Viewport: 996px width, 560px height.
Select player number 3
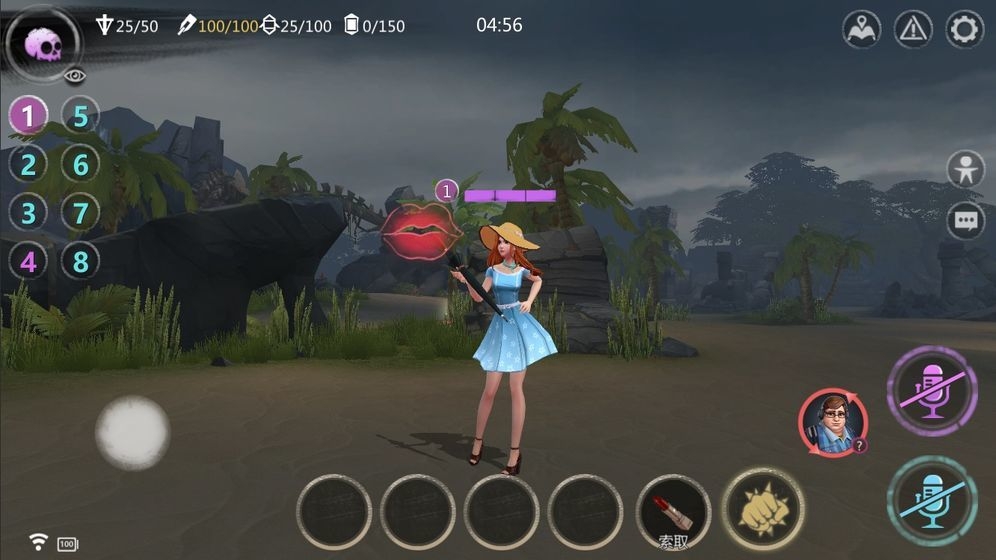pyautogui.click(x=28, y=213)
